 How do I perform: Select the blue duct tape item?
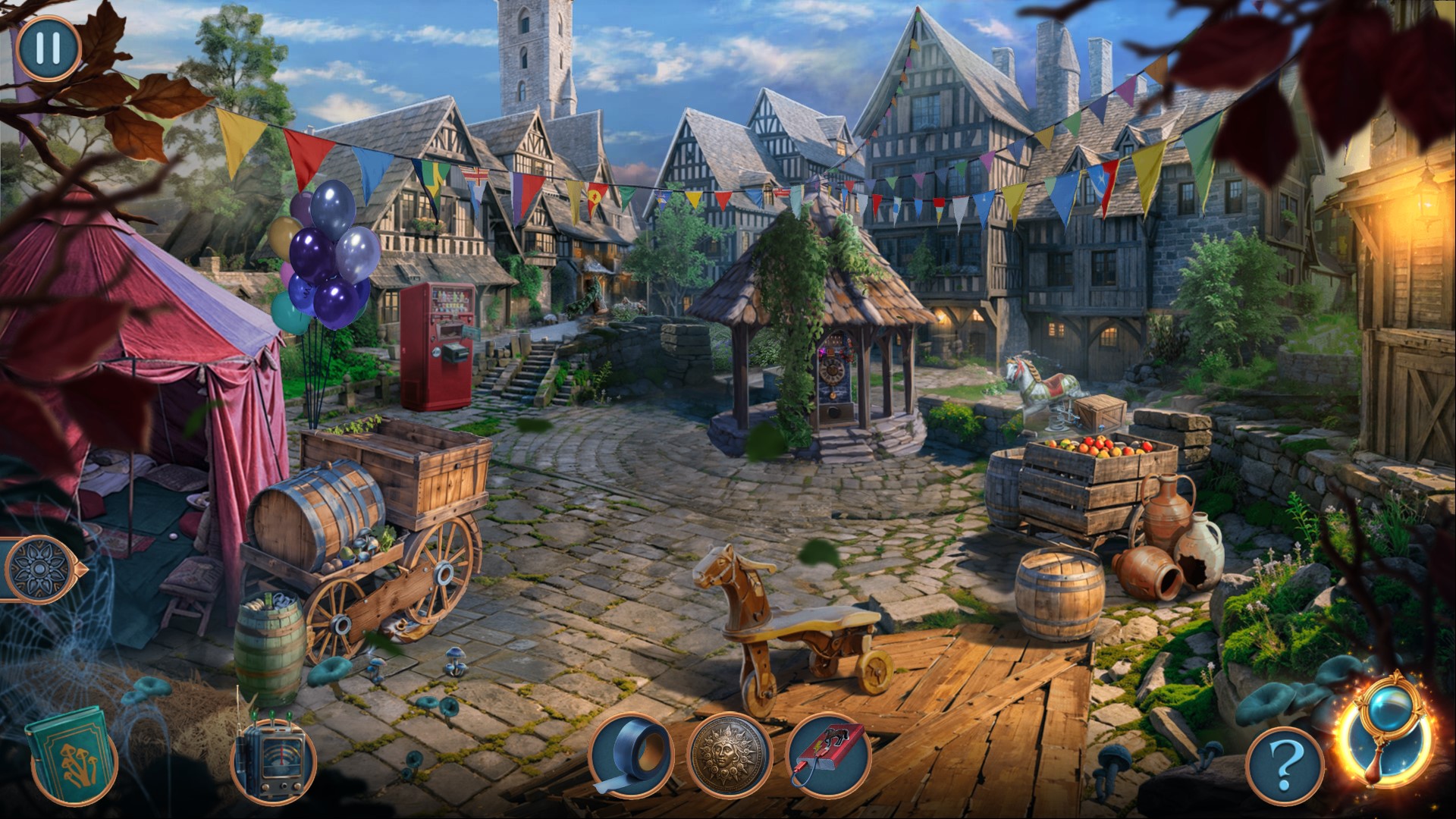point(631,756)
